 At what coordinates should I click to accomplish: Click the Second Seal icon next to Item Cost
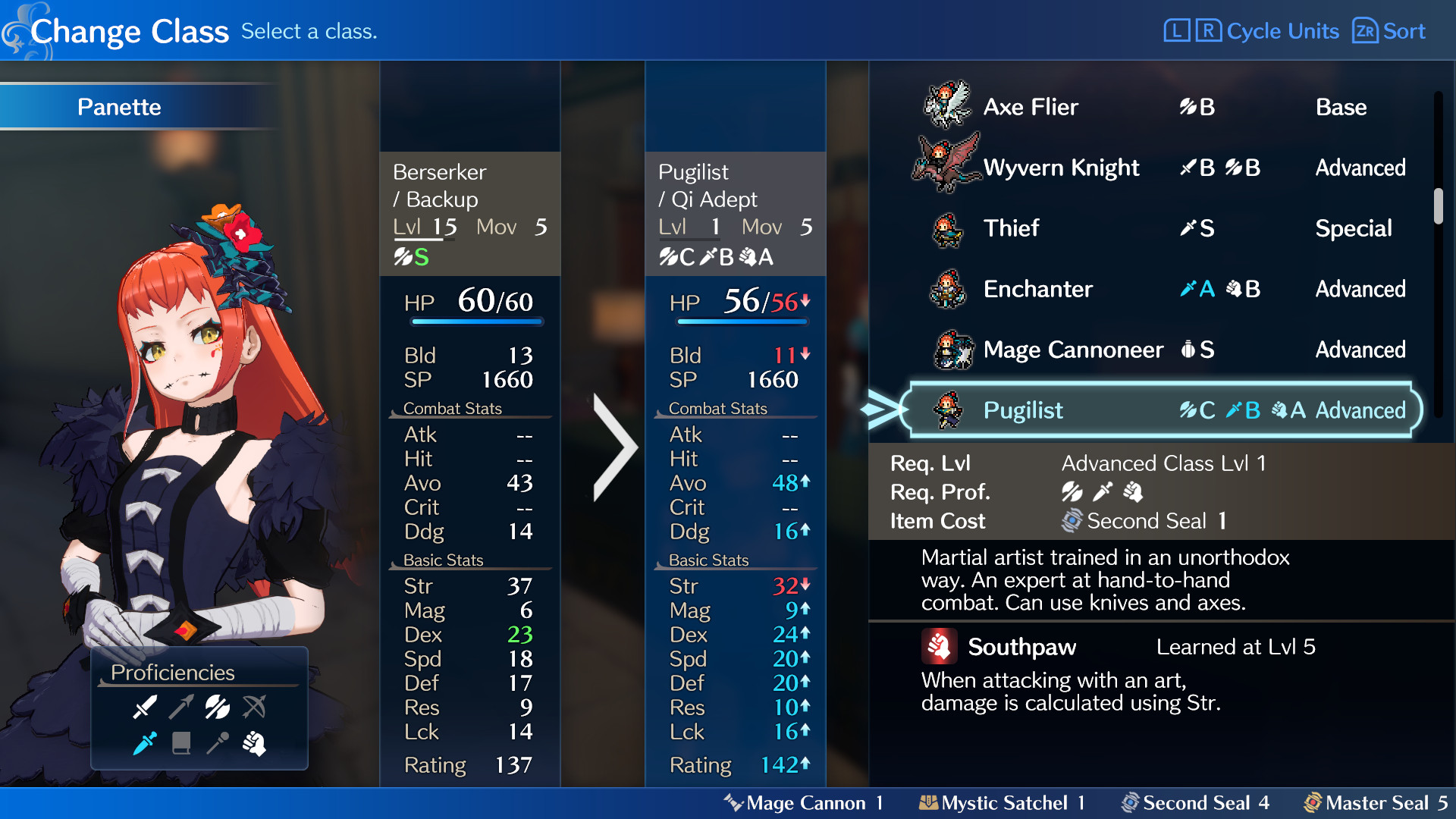[1071, 521]
